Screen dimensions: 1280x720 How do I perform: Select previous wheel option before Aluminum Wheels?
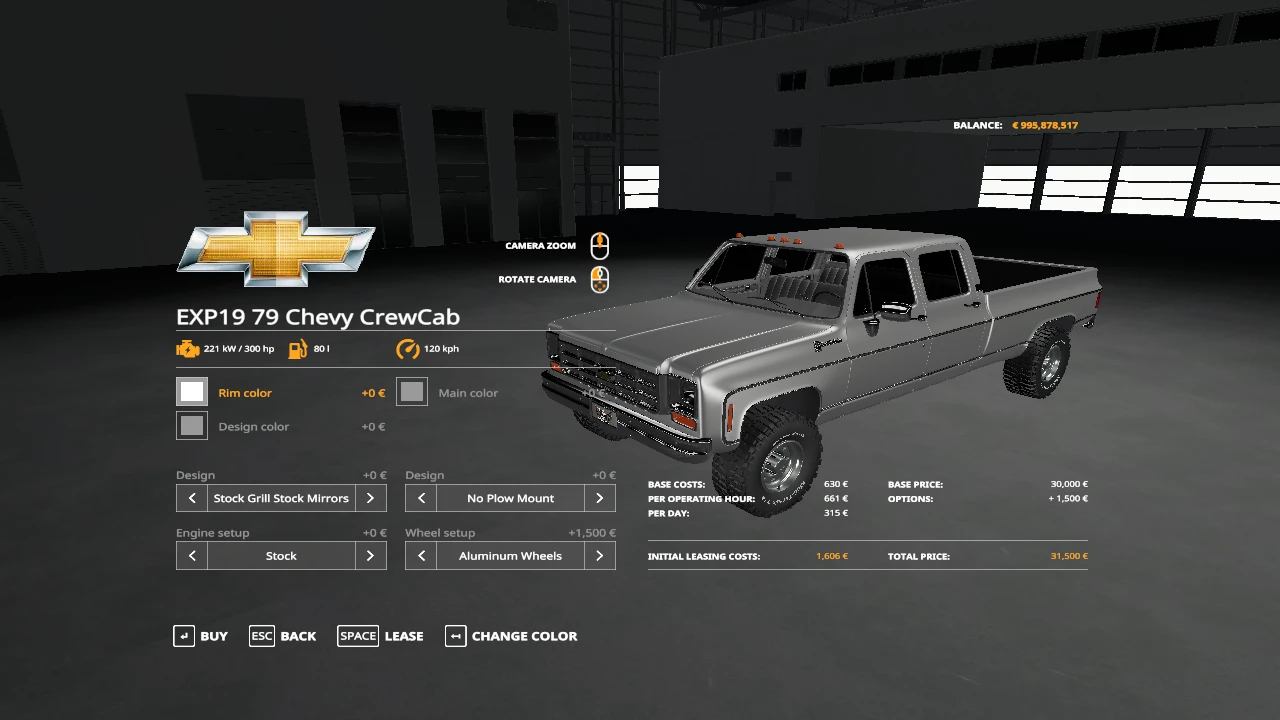421,556
